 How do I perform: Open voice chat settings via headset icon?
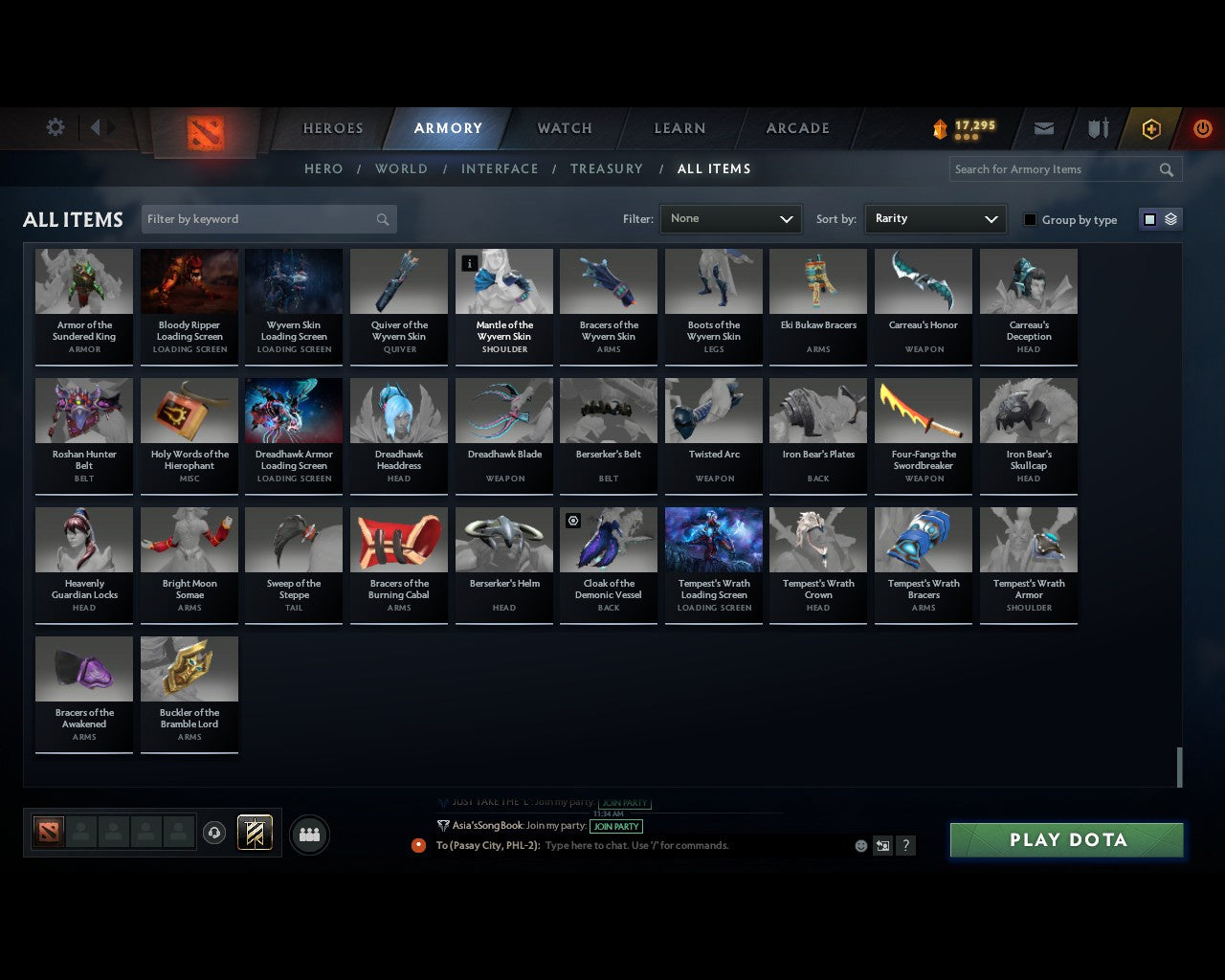pos(214,833)
